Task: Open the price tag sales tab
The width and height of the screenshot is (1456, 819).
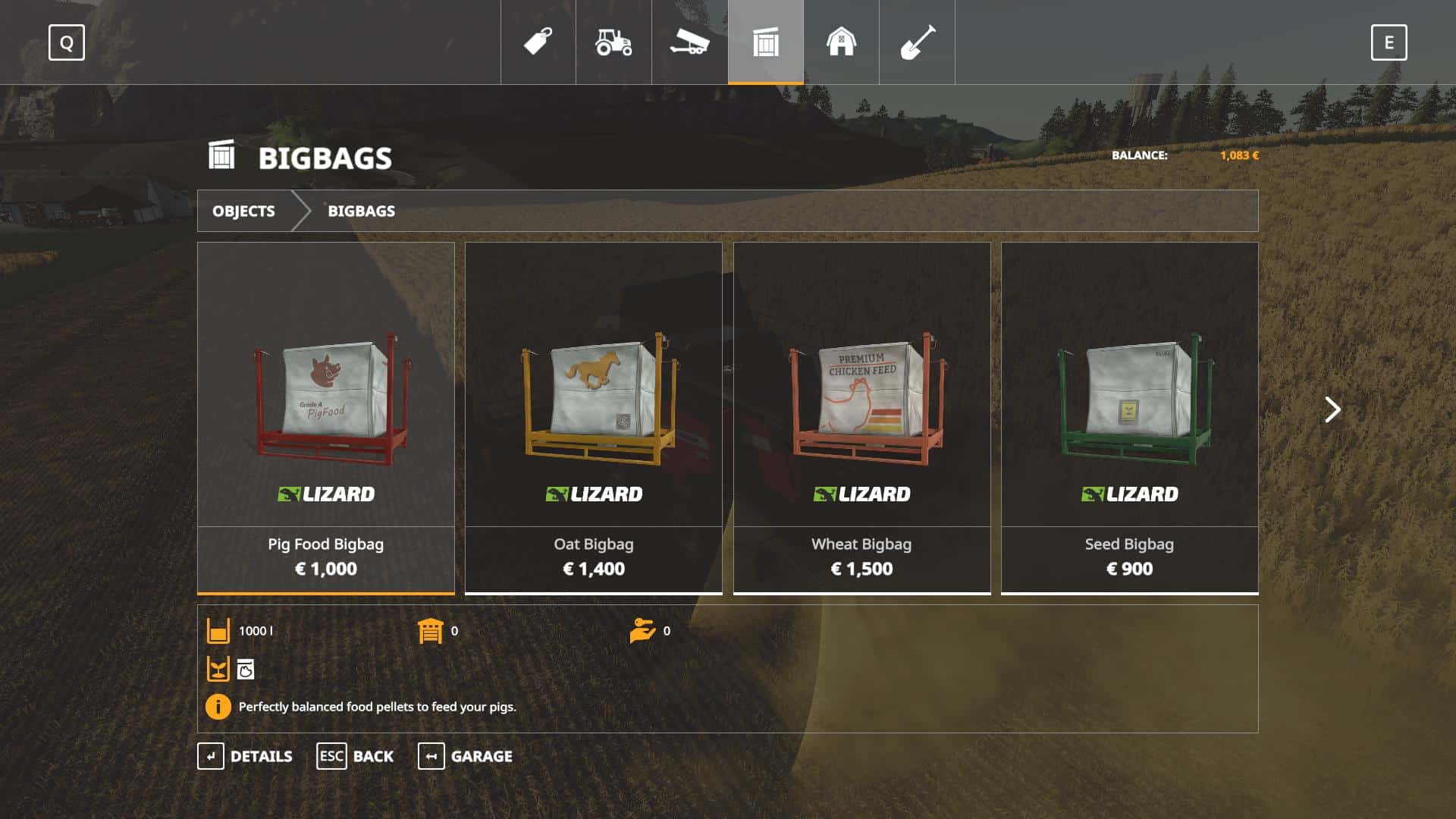Action: coord(538,42)
